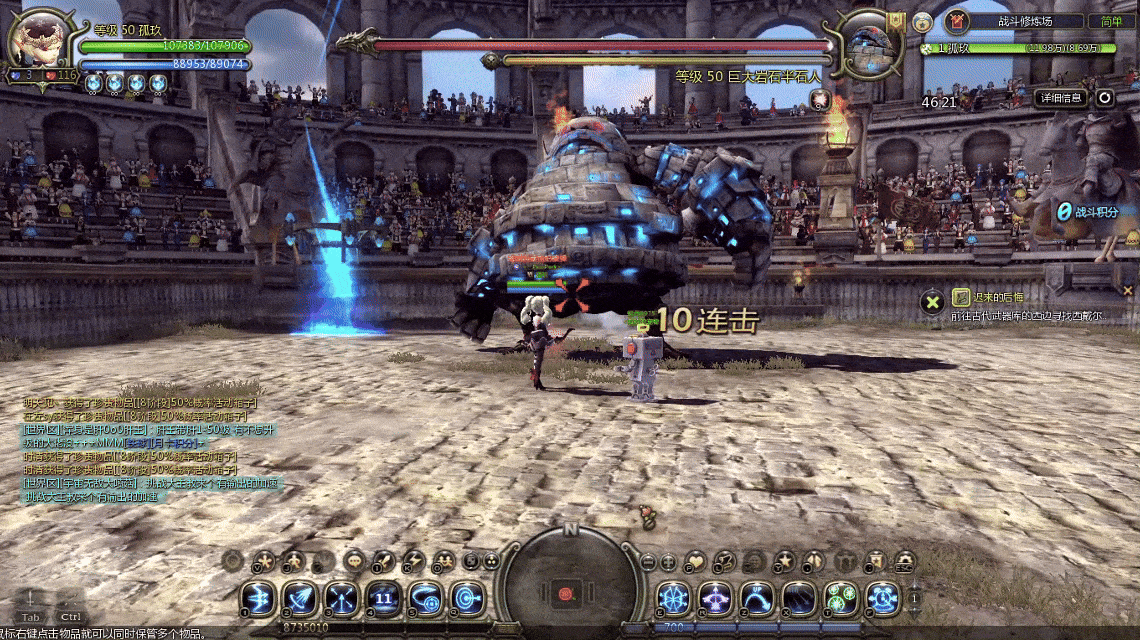
Task: Click the compass minimap dial
Action: (570, 580)
